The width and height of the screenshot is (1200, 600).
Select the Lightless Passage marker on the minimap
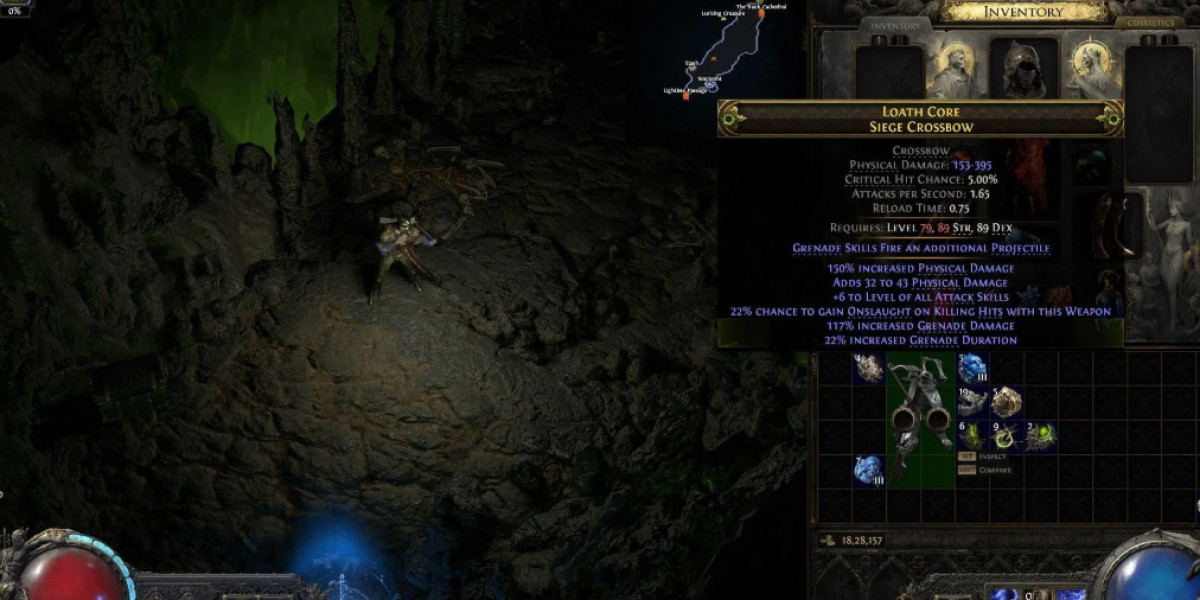pos(686,96)
